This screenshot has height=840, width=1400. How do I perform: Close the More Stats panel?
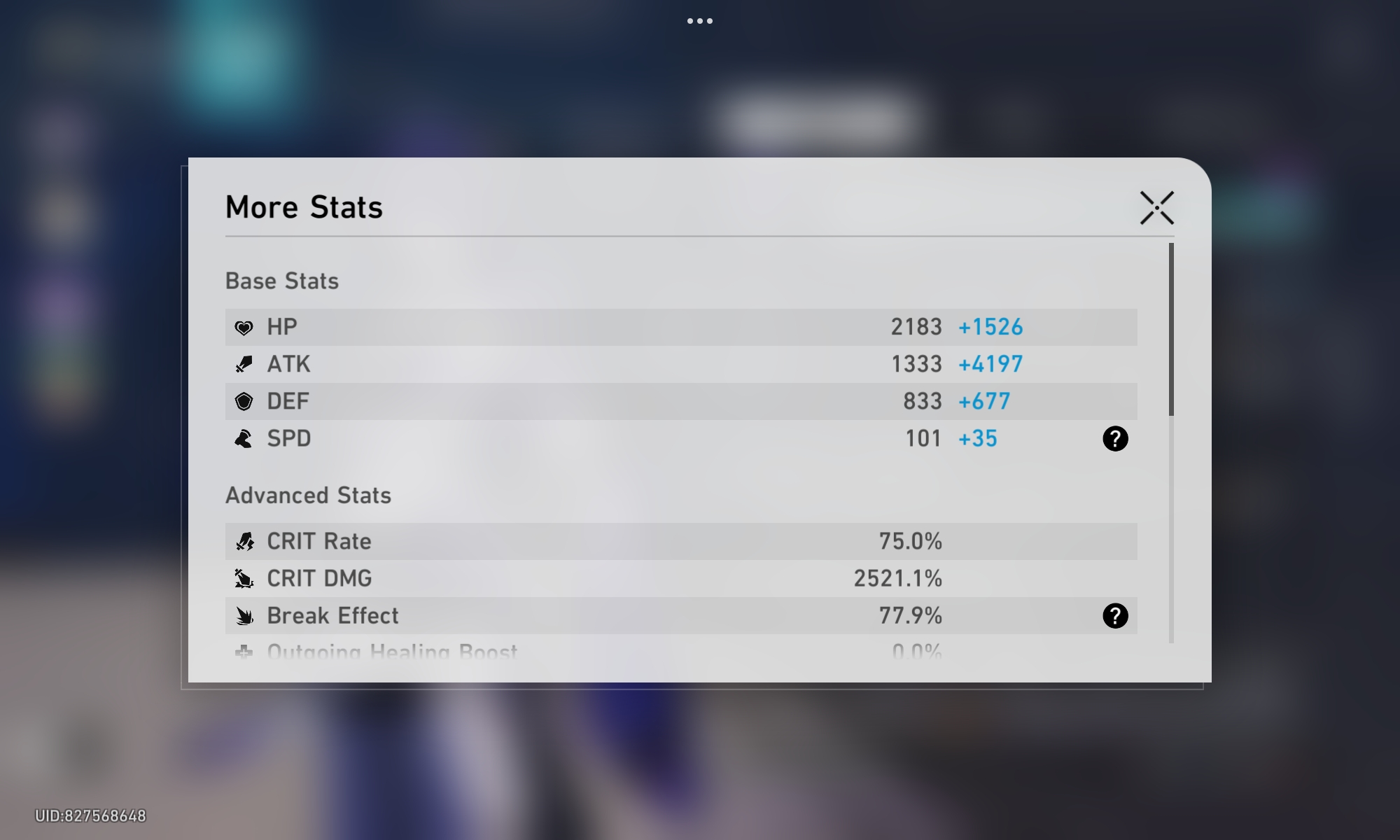coord(1156,207)
